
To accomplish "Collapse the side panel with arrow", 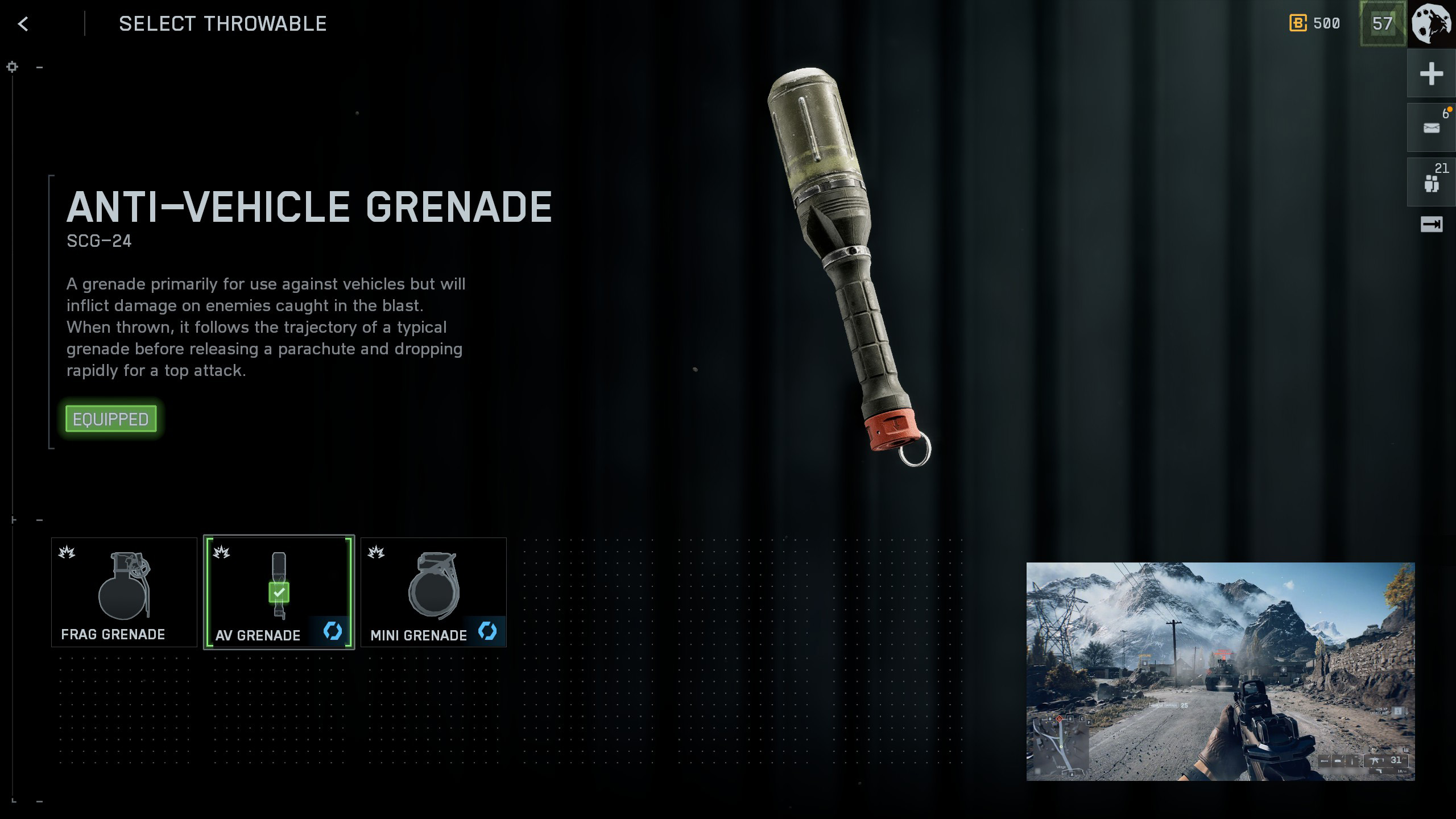I will click(x=1431, y=225).
